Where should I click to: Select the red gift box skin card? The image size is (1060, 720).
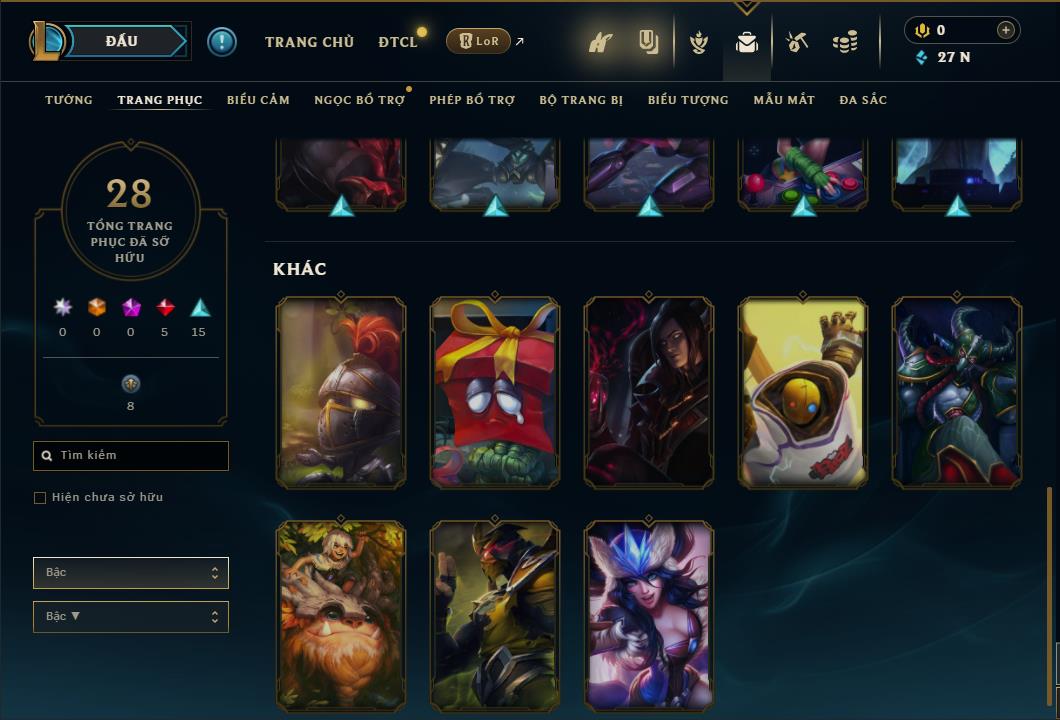[495, 392]
